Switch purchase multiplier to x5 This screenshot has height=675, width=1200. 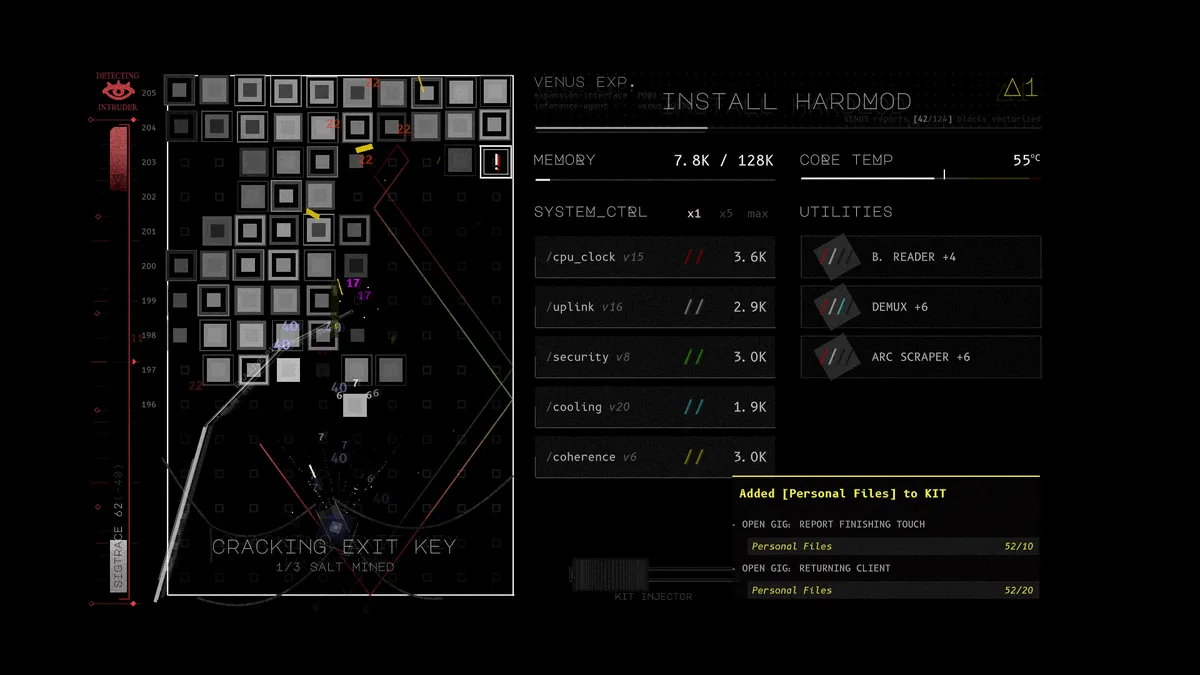click(x=726, y=213)
